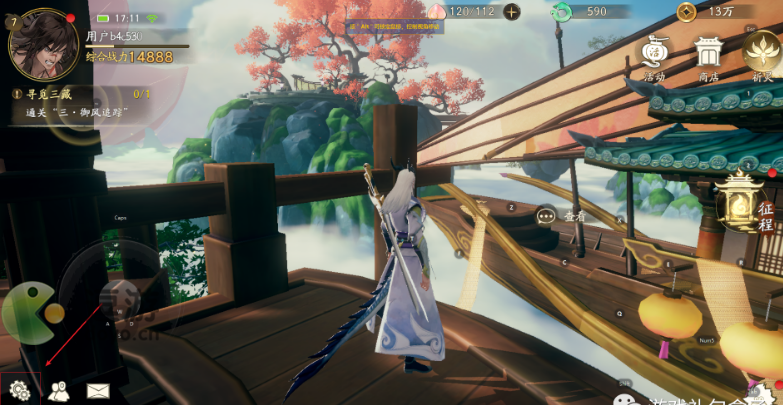Screen dimensions: 783x405
Task: Click the jade currency icon
Action: click(562, 12)
